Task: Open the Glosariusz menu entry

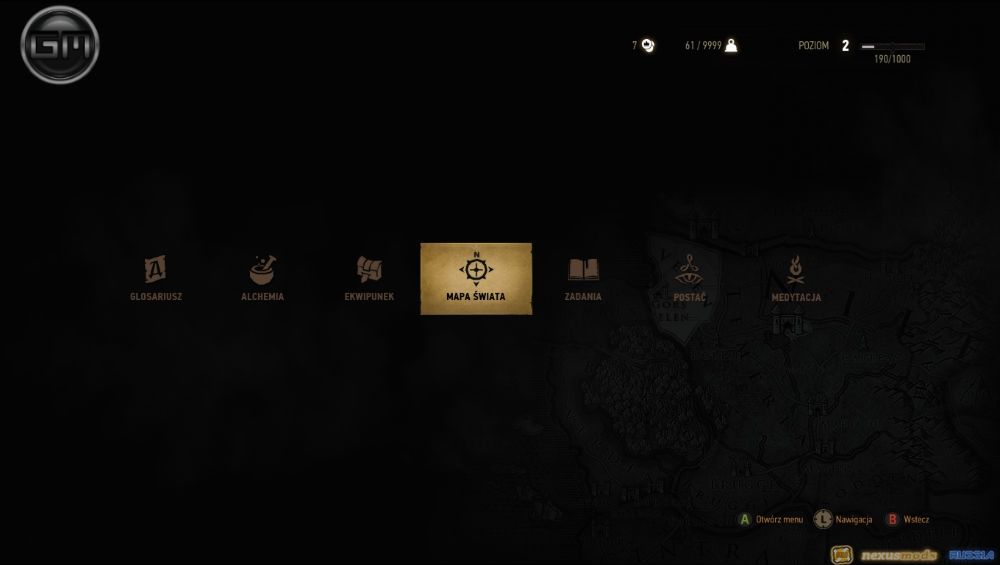Action: pos(155,278)
